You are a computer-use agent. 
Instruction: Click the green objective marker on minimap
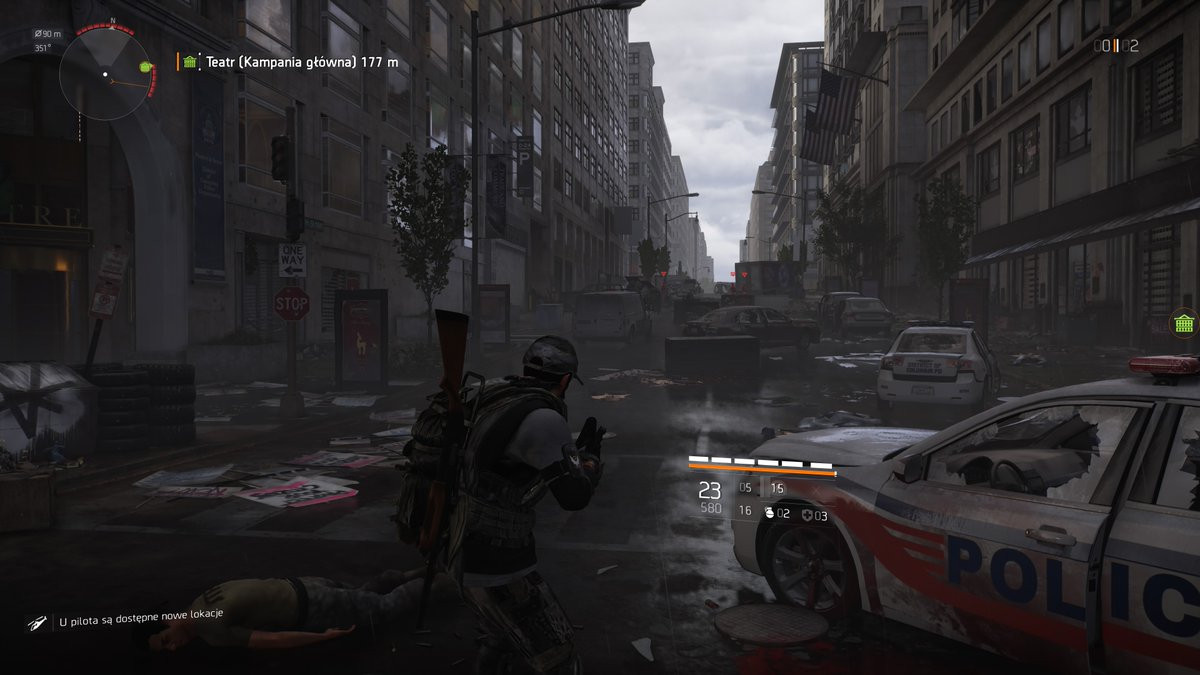click(148, 67)
